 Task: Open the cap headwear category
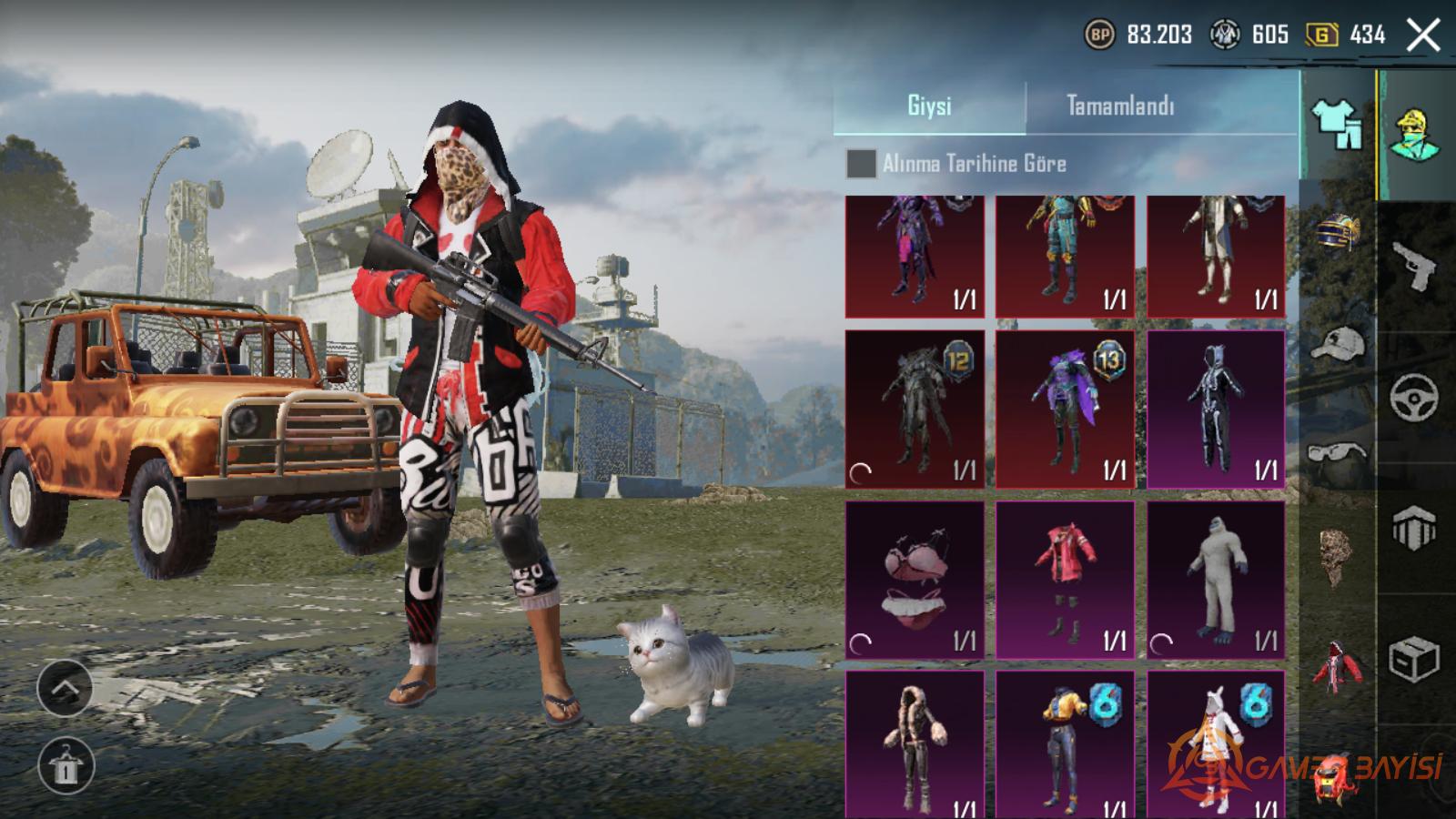[x=1337, y=344]
